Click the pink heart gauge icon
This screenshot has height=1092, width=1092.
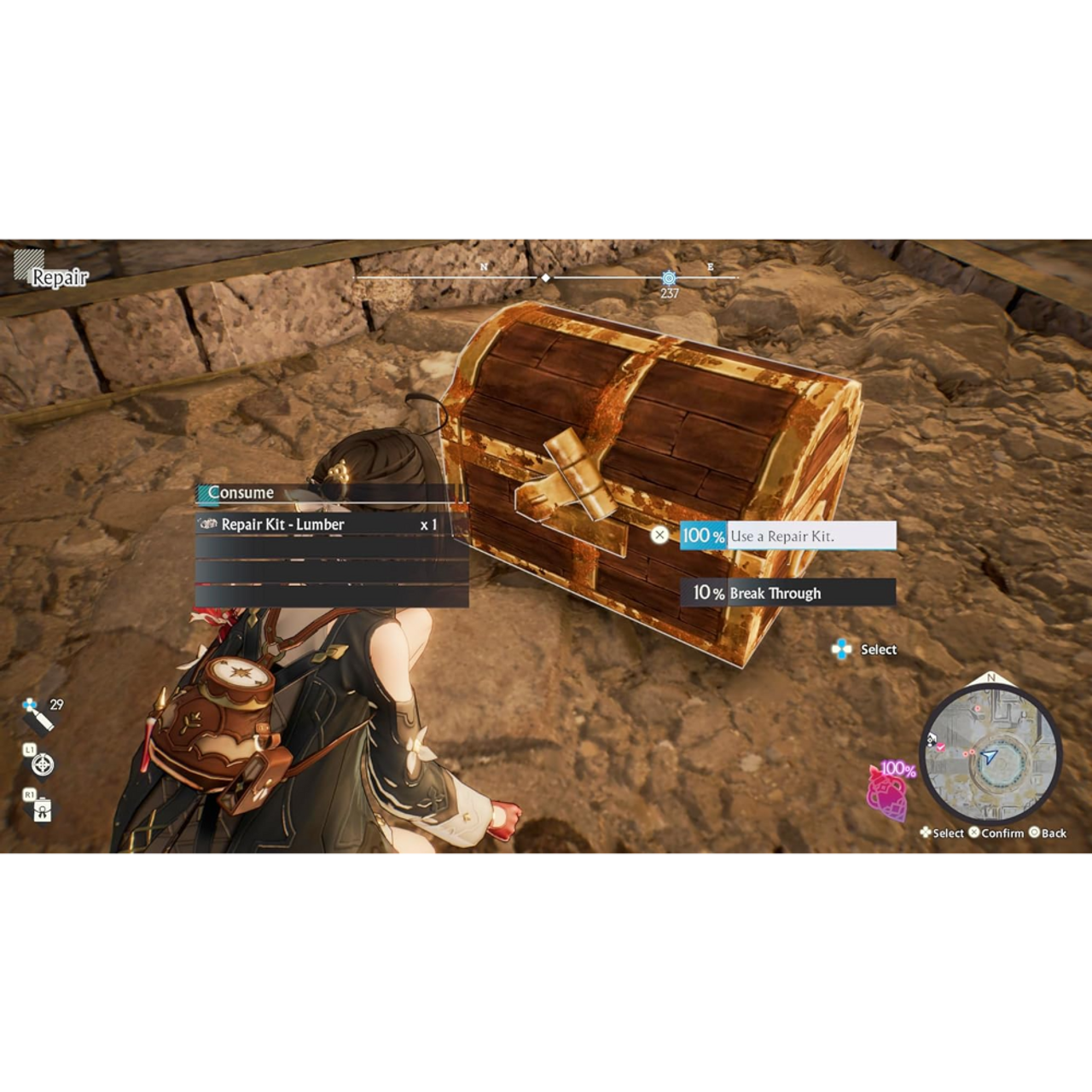tap(887, 793)
